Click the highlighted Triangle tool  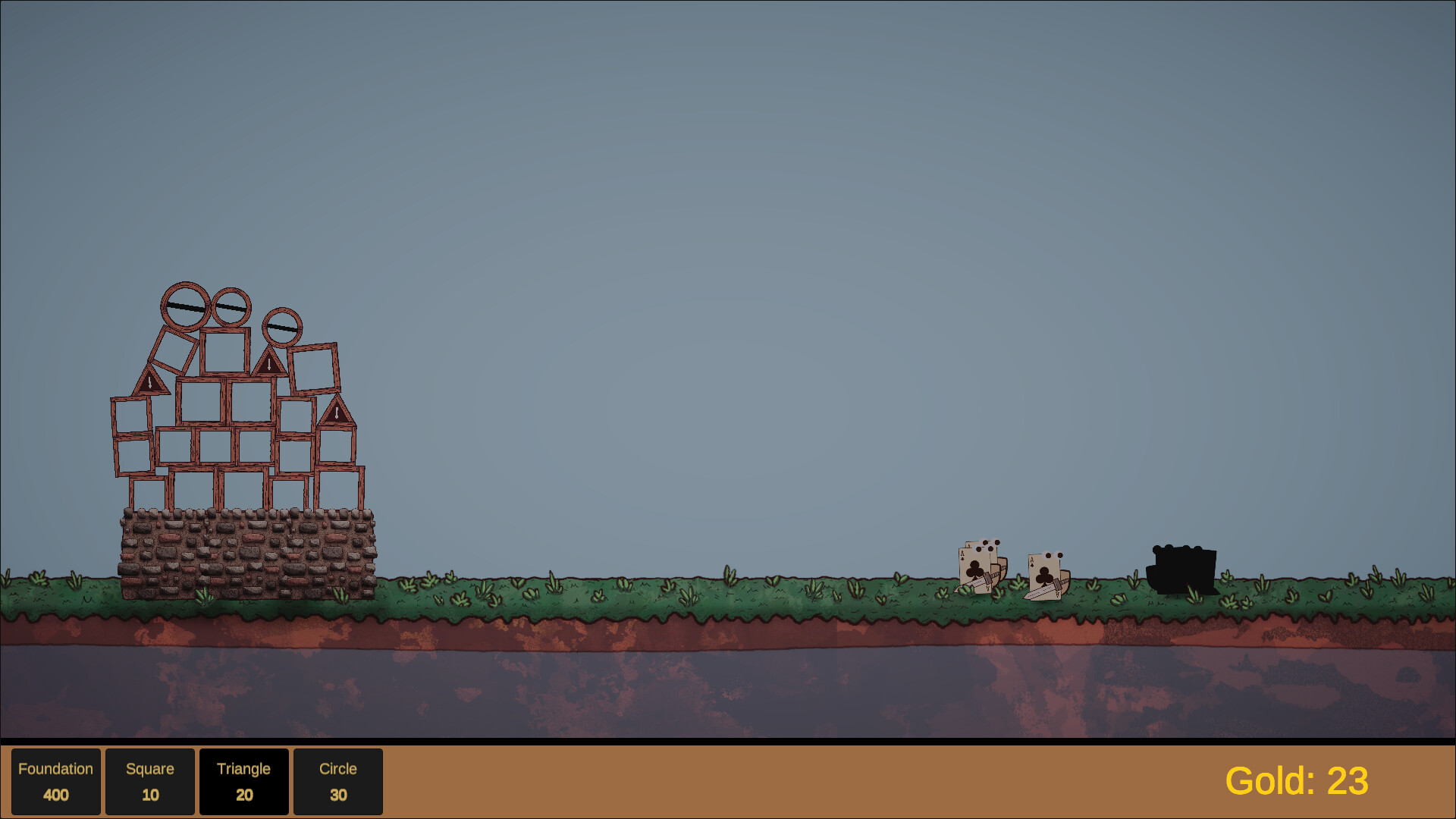[244, 781]
